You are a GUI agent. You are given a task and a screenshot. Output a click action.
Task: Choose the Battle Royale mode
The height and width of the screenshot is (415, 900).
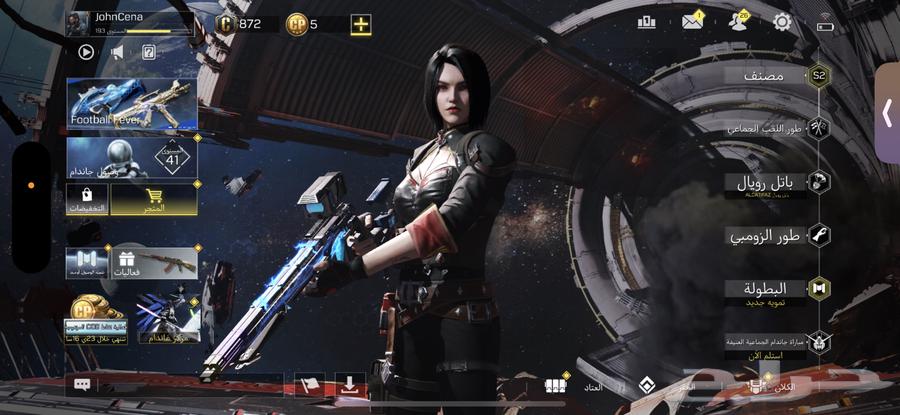(775, 183)
